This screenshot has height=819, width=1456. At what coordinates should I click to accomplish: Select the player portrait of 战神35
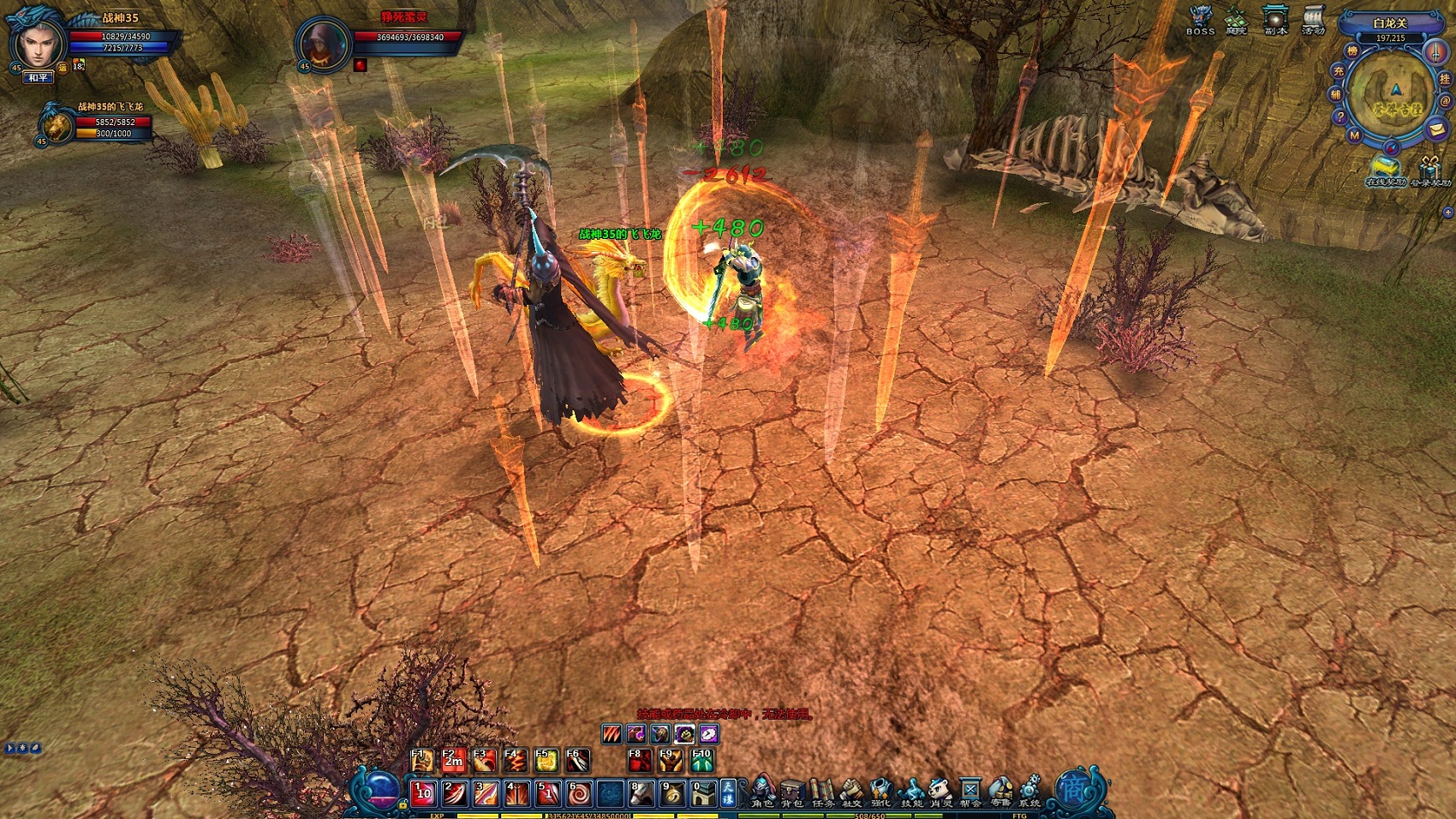38,43
